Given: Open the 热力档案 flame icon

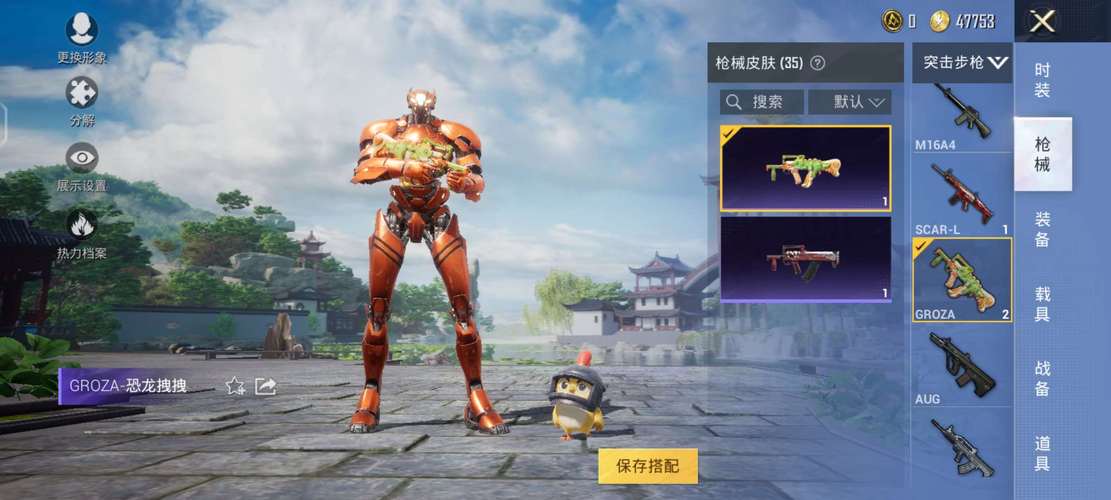Looking at the screenshot, I should (81, 231).
